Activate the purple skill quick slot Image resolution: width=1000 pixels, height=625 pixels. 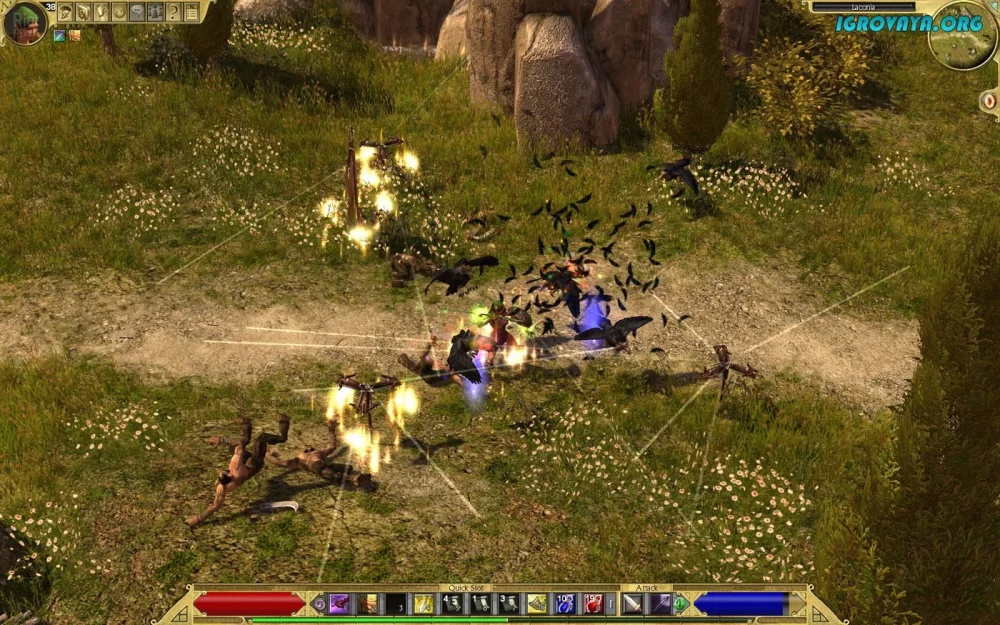coord(340,603)
